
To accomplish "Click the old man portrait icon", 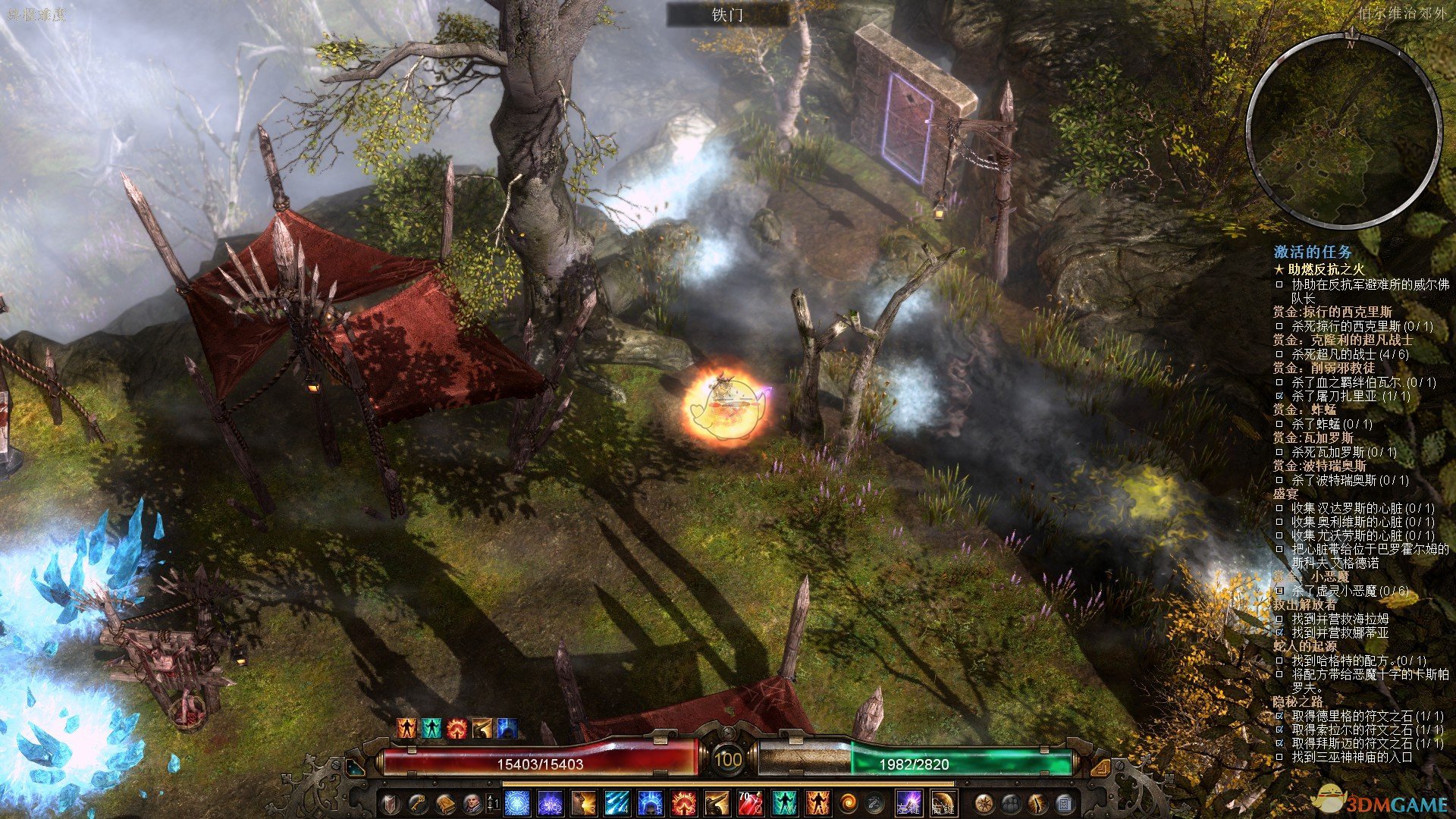I will (x=472, y=802).
